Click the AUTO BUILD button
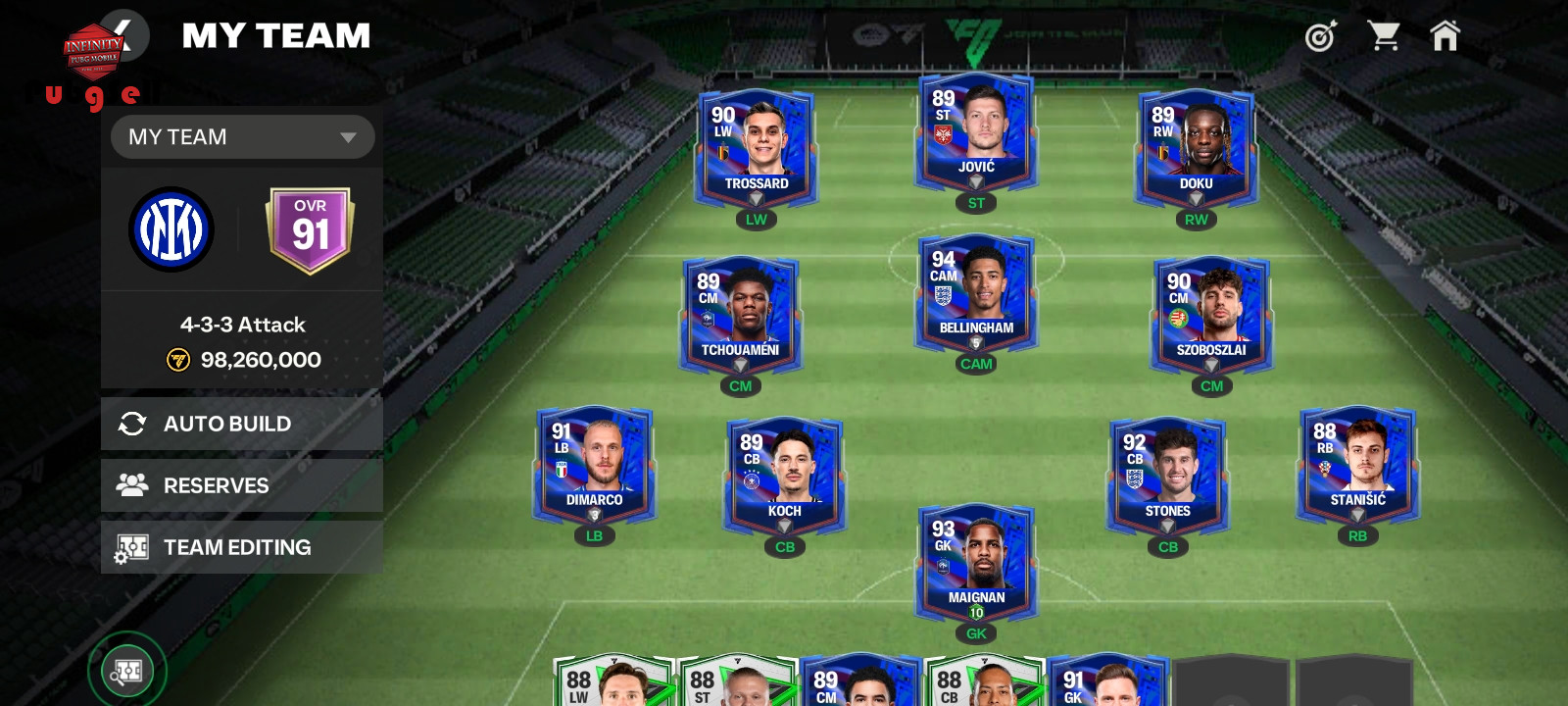The image size is (1568, 706). tap(242, 424)
